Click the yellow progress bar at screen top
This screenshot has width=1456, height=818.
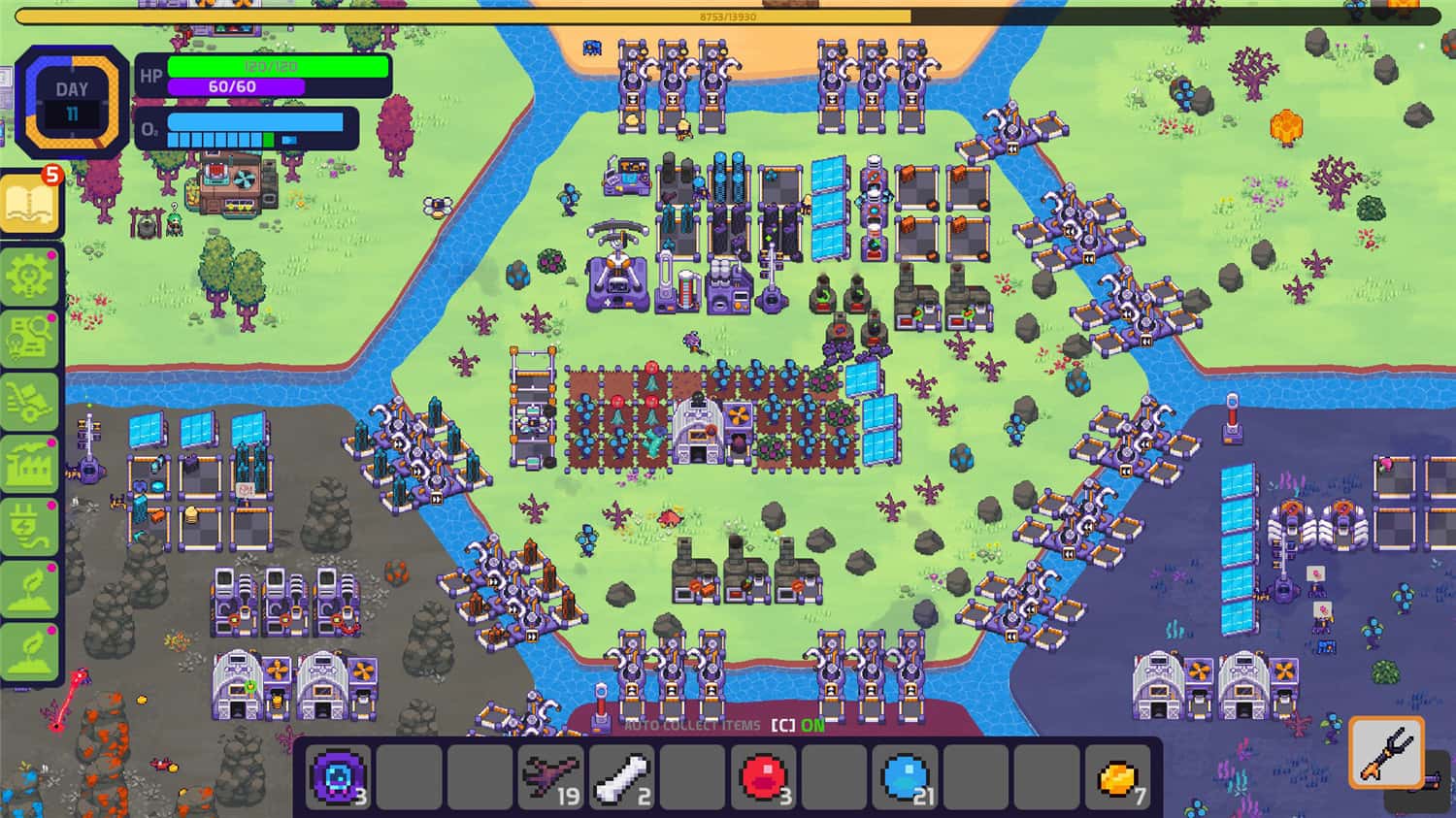click(728, 14)
